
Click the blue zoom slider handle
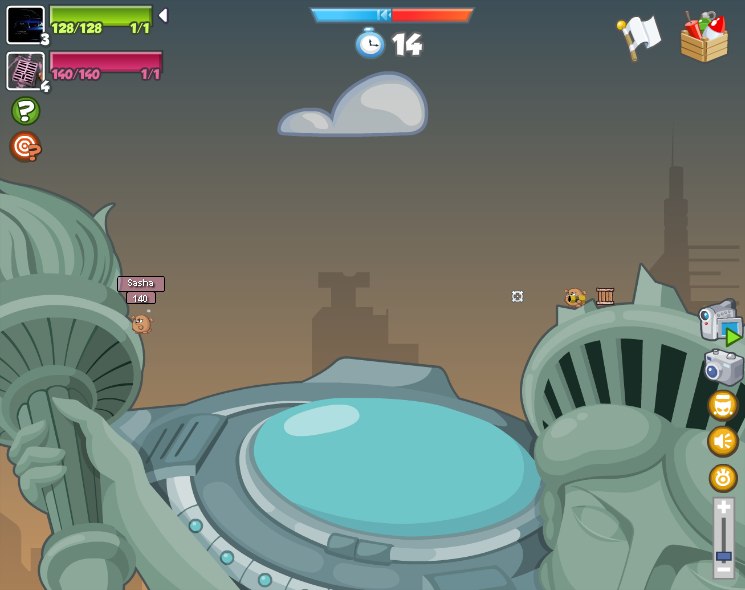click(724, 555)
